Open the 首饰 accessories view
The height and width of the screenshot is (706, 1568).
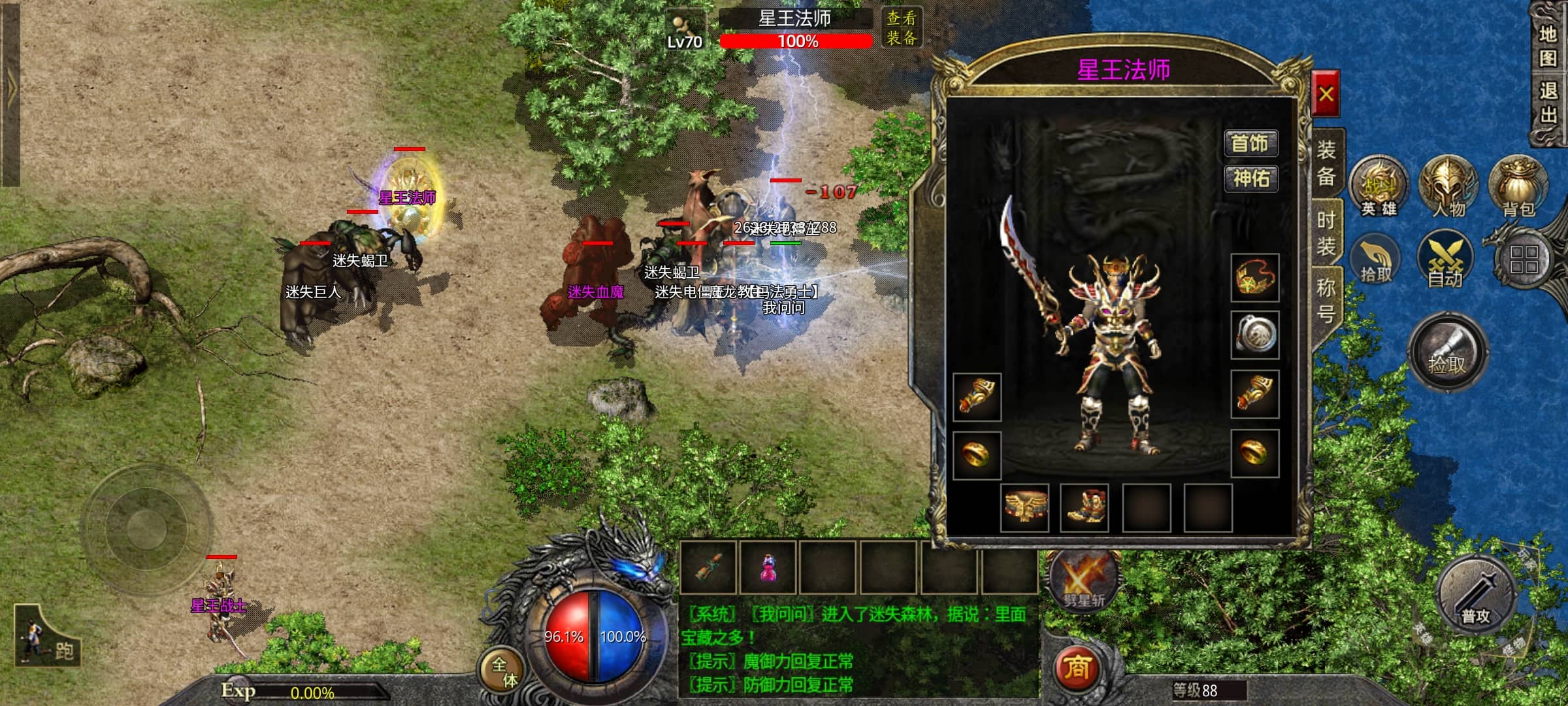(1250, 143)
